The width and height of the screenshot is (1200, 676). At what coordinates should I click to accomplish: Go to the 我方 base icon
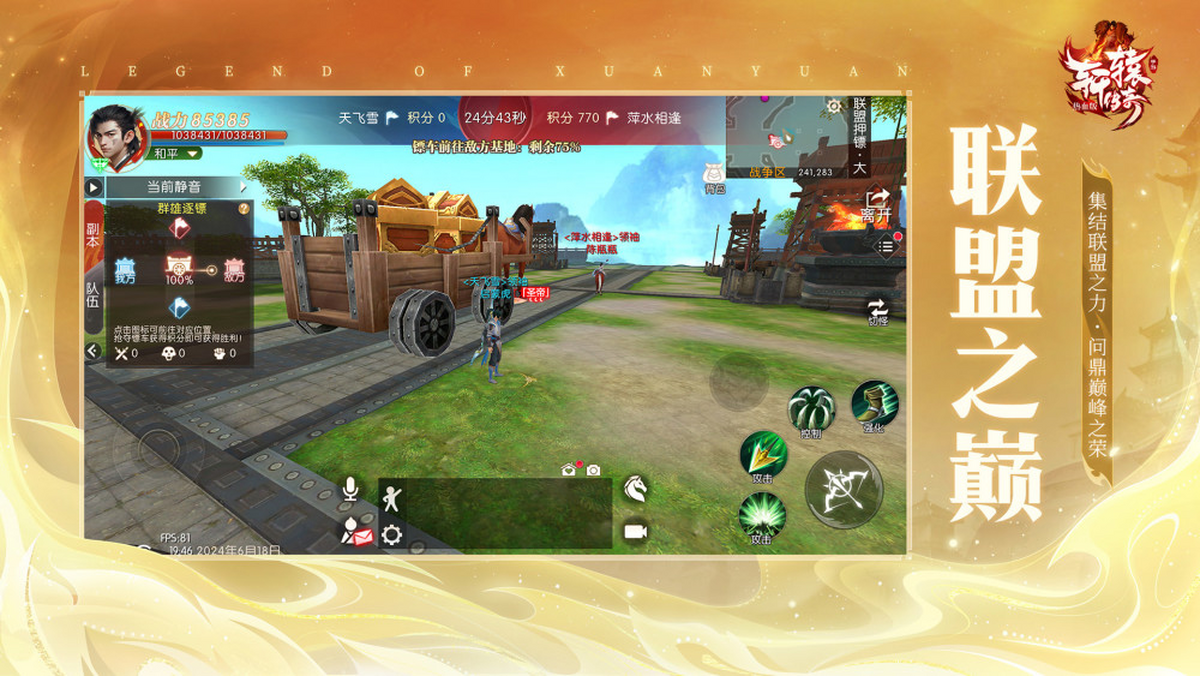(126, 271)
